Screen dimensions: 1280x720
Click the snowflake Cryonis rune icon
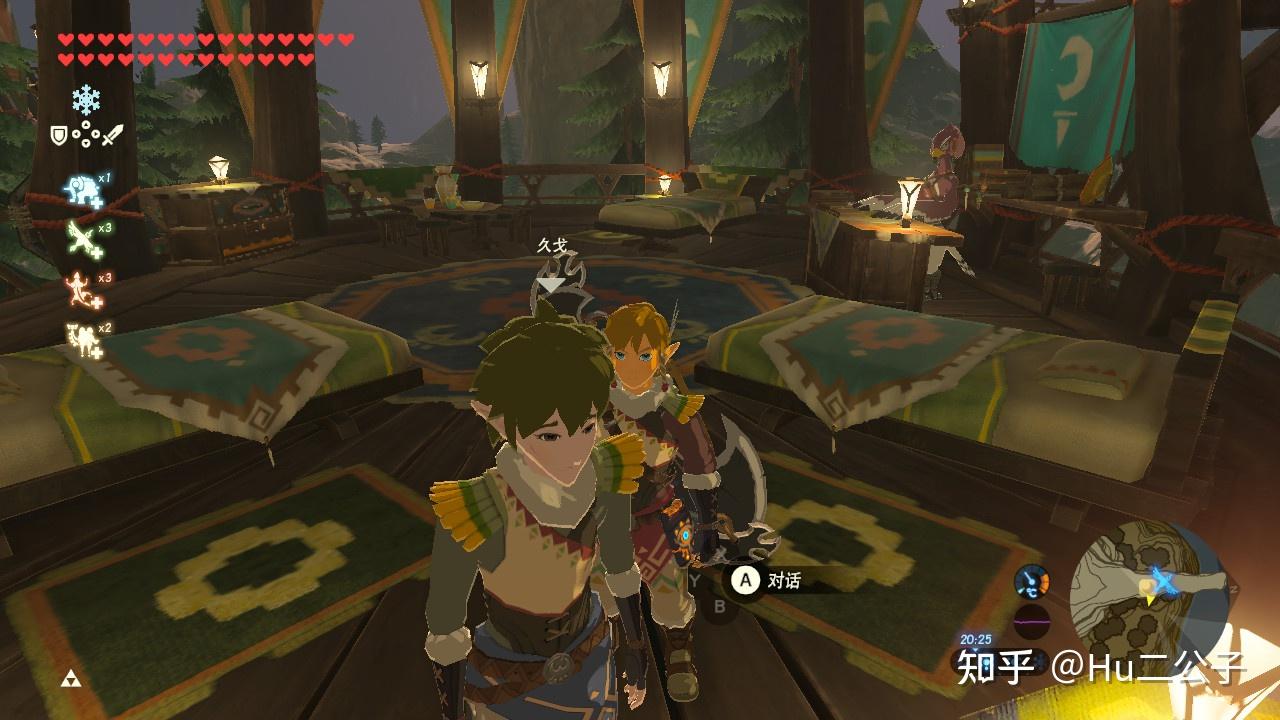pos(86,99)
